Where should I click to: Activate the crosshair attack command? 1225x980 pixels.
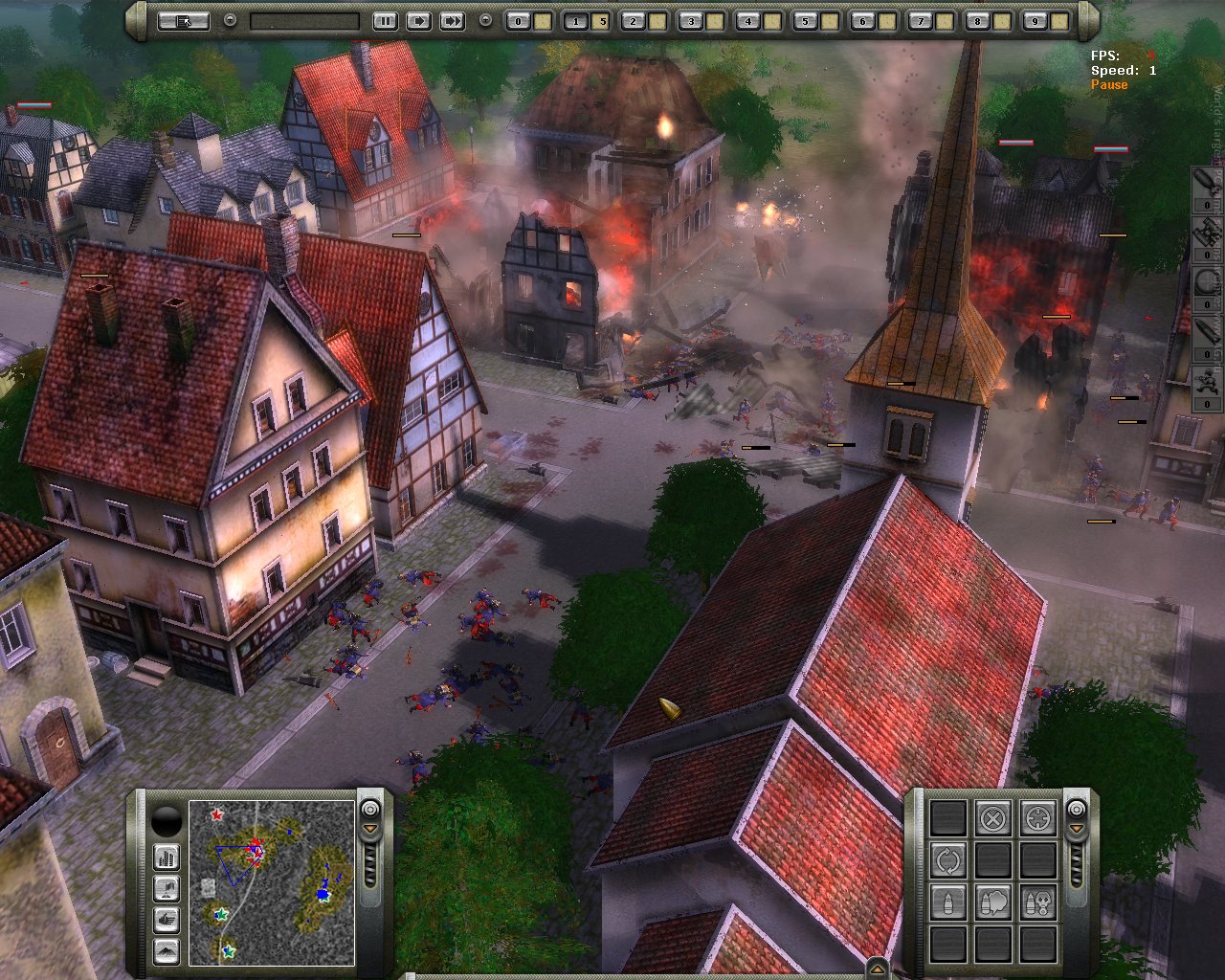tap(1038, 818)
